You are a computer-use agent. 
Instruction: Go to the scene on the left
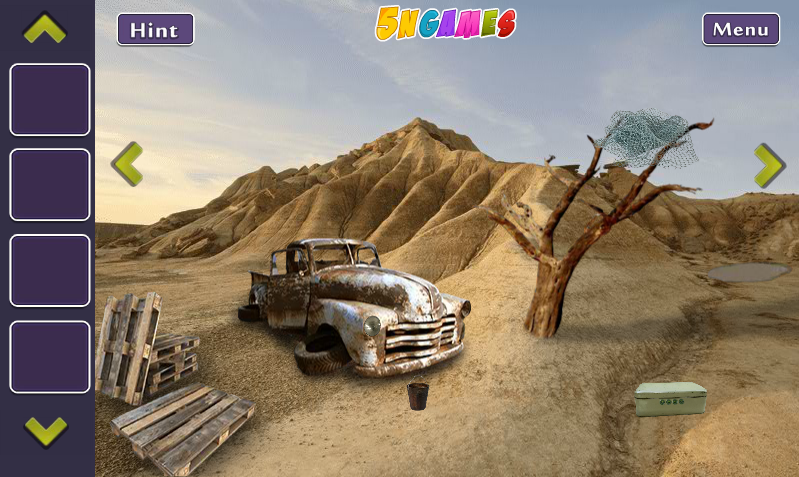(126, 164)
